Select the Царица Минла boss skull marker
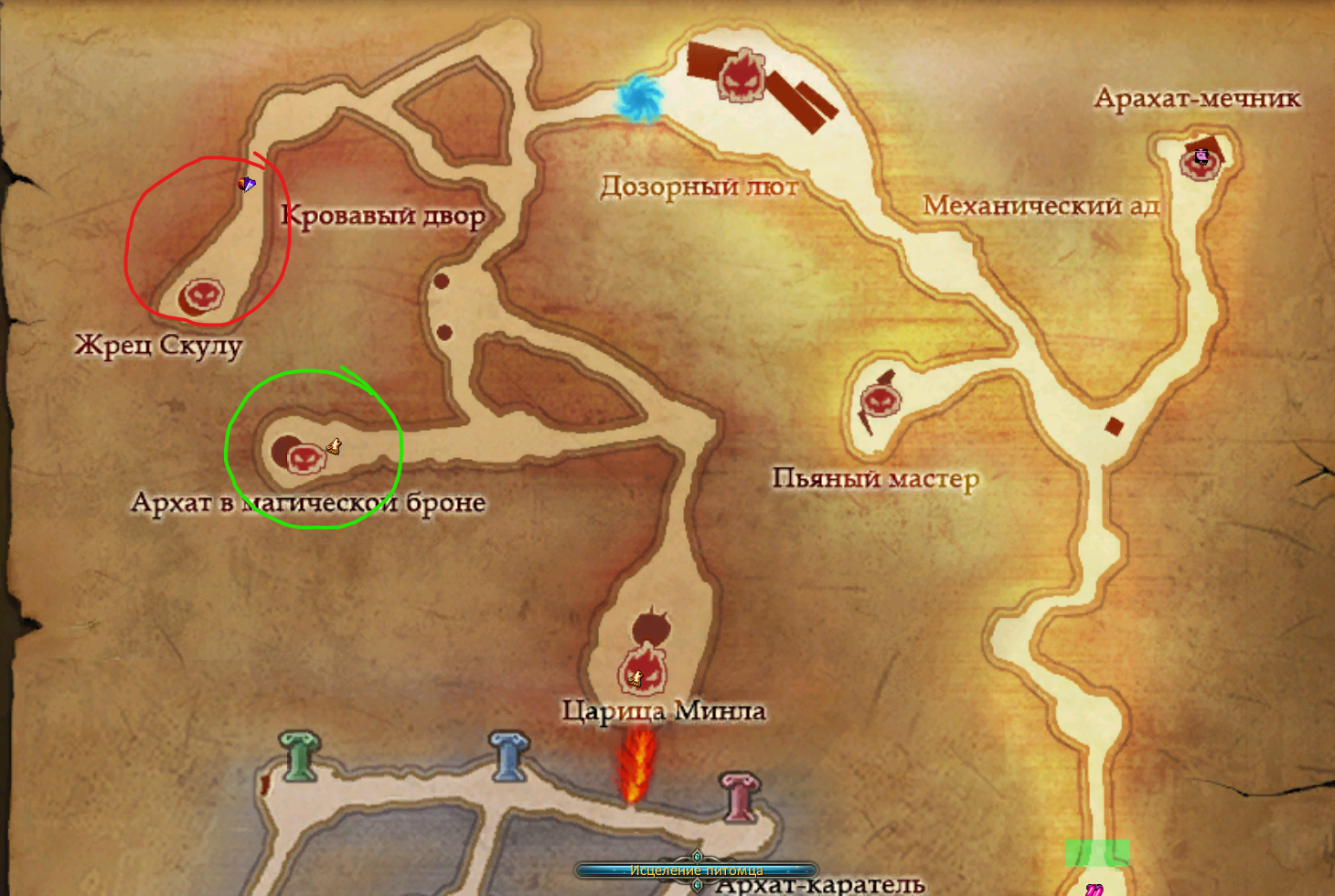The image size is (1335, 896). 644,671
